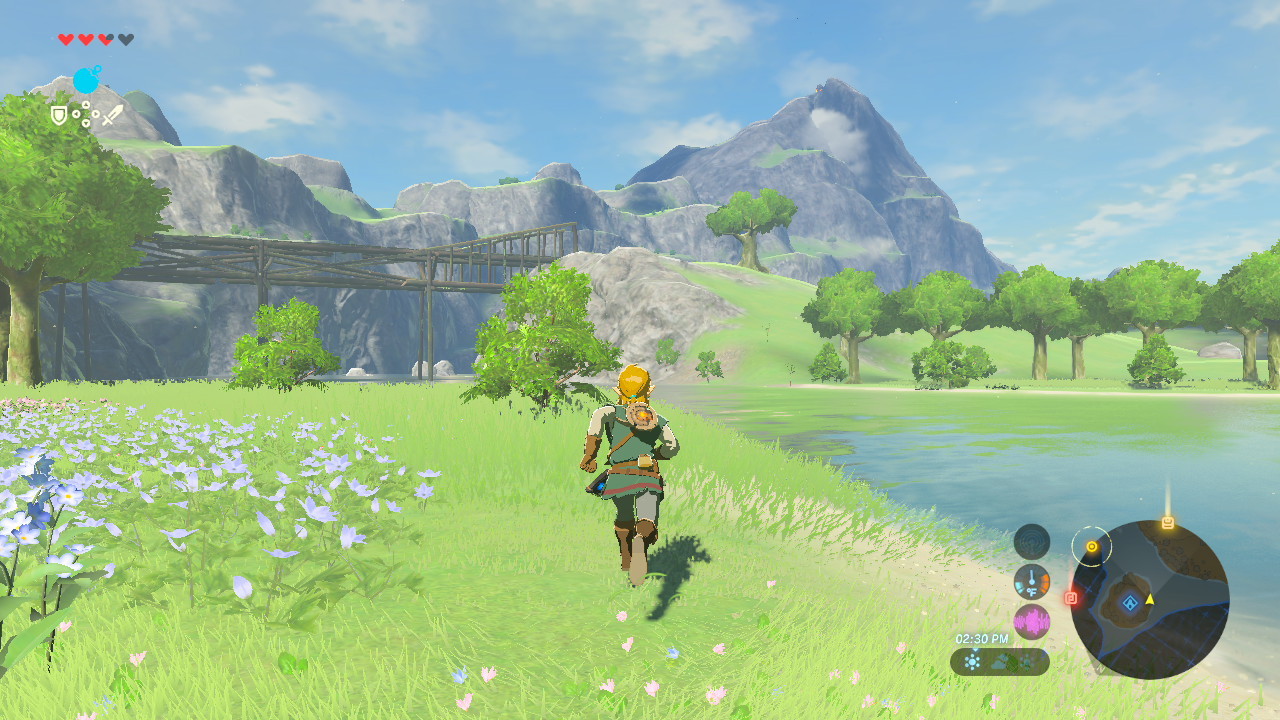Screen dimensions: 1280x720
Task: Click the dashed stamina circle on the minimap
Action: click(x=1092, y=546)
